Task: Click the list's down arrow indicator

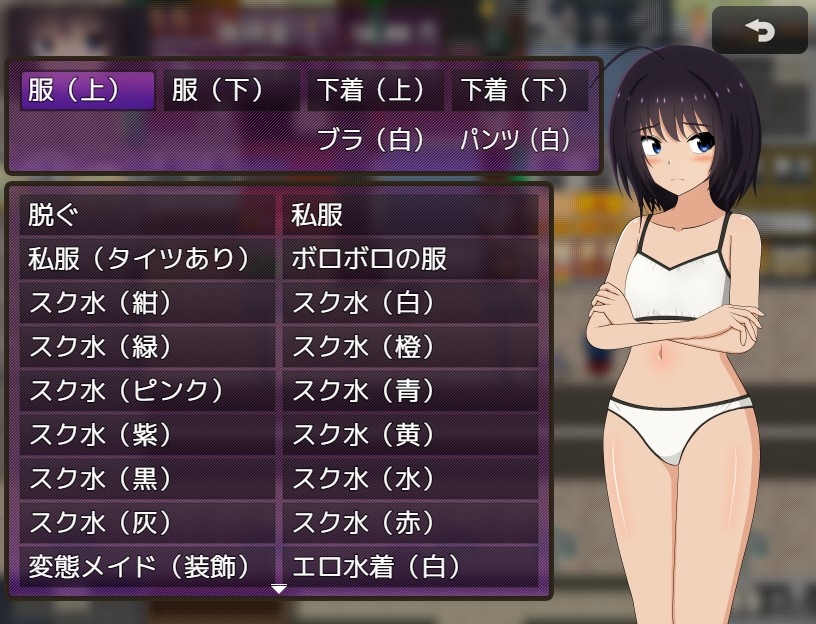Action: (279, 589)
